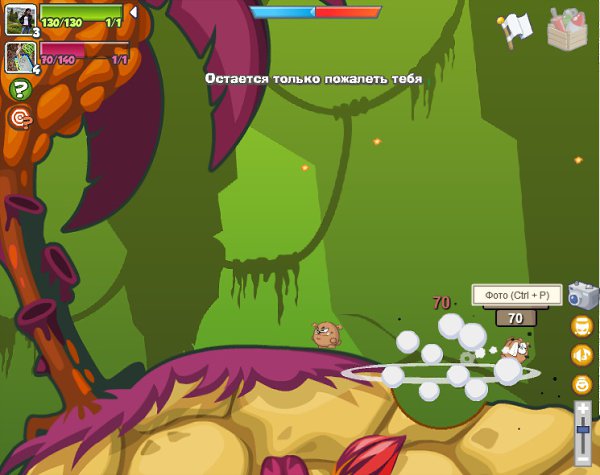The width and height of the screenshot is (600, 475).
Task: Toggle the music note sound button
Action: click(582, 355)
